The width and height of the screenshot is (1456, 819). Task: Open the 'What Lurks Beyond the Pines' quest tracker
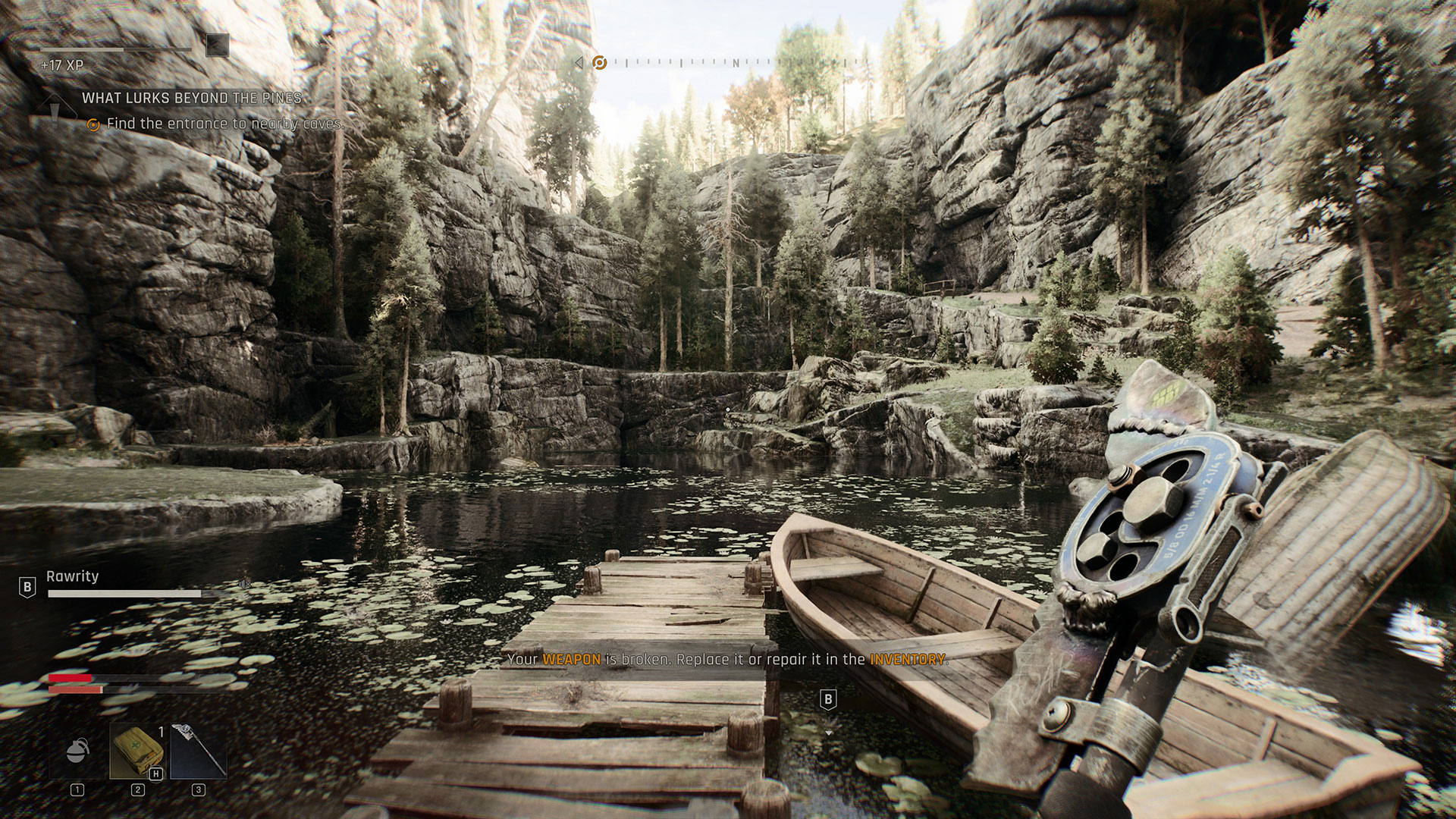pyautogui.click(x=191, y=98)
